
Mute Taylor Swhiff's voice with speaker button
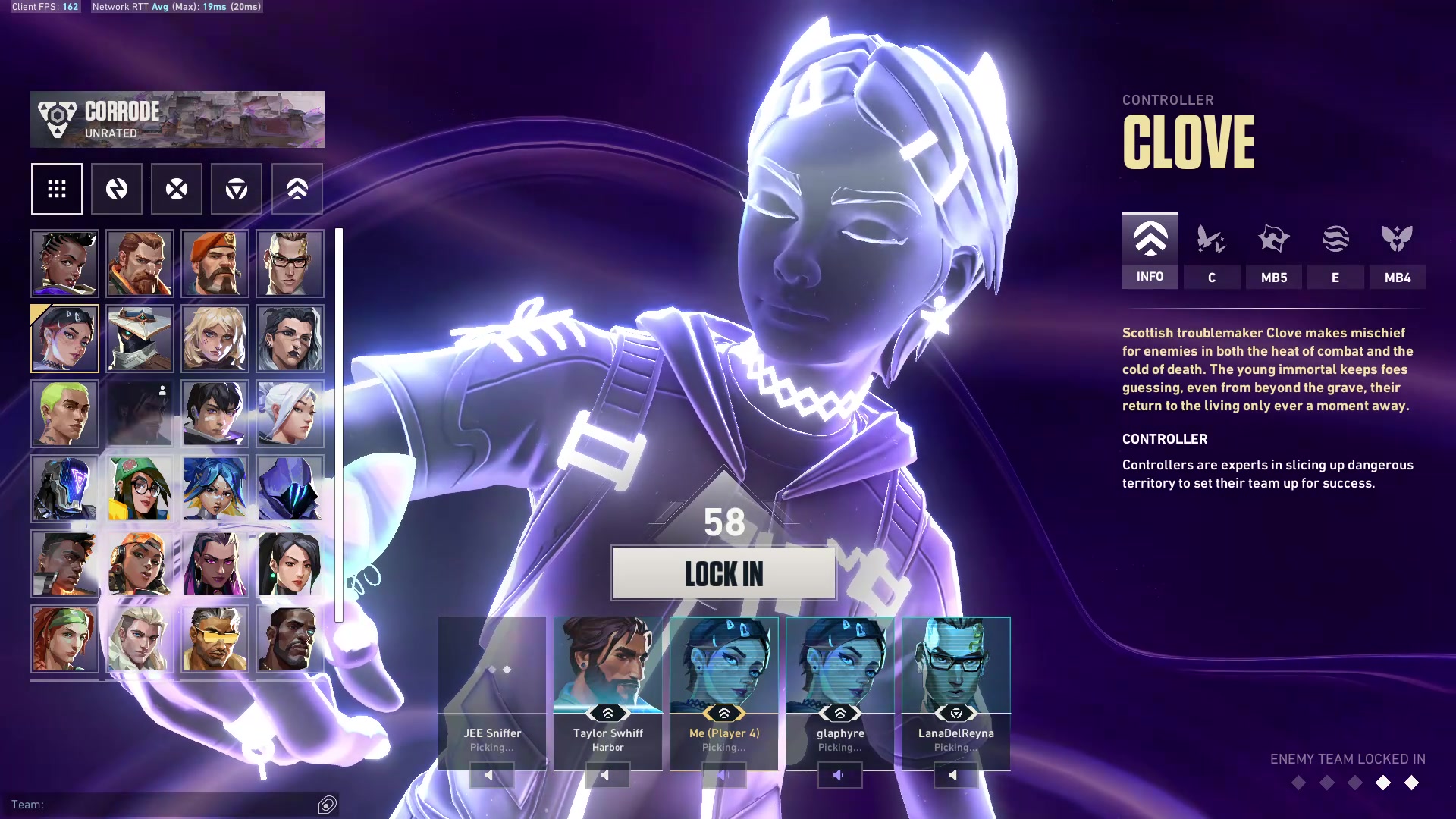[607, 775]
